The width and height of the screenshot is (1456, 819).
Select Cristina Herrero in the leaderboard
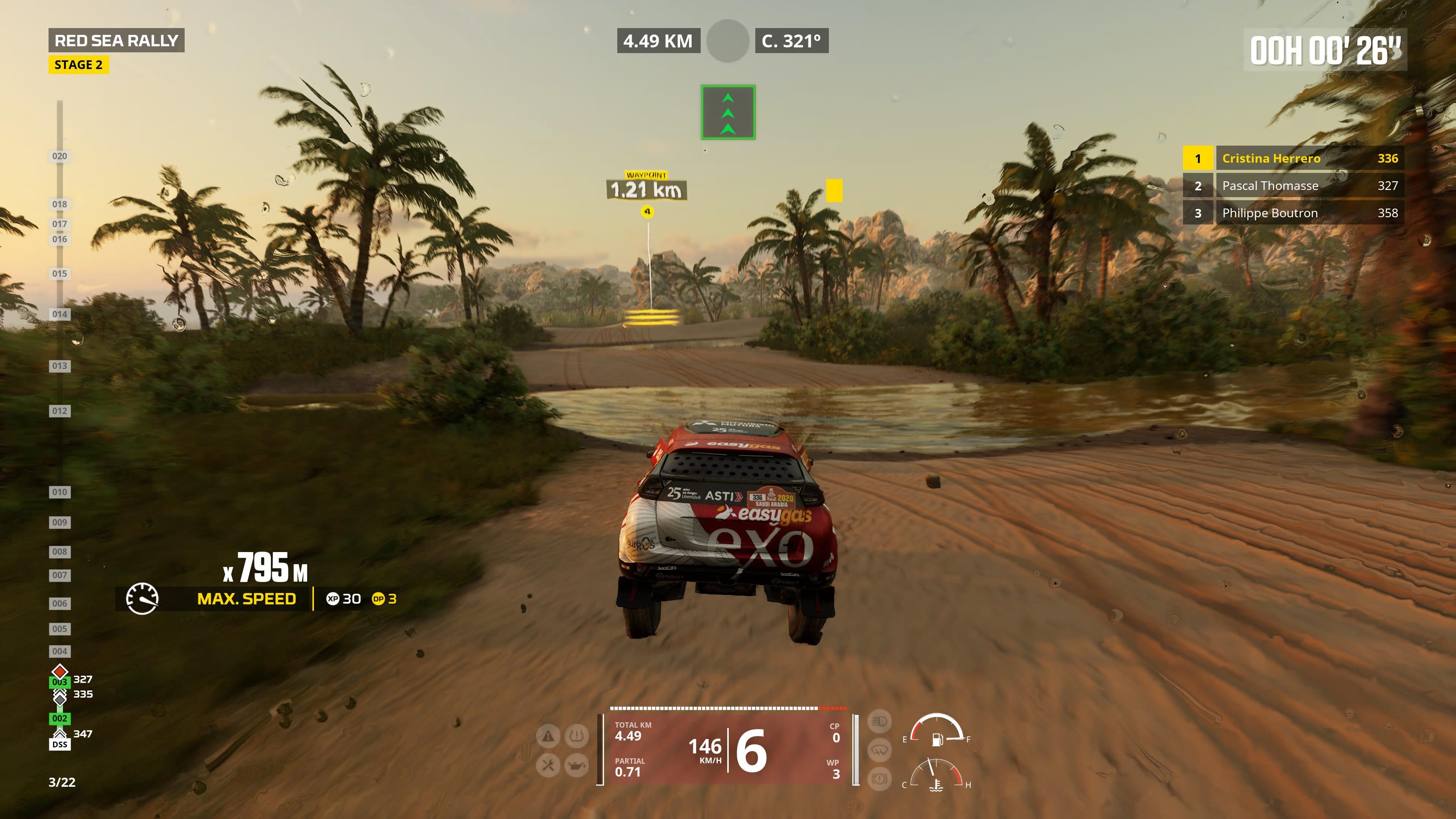(x=1293, y=158)
